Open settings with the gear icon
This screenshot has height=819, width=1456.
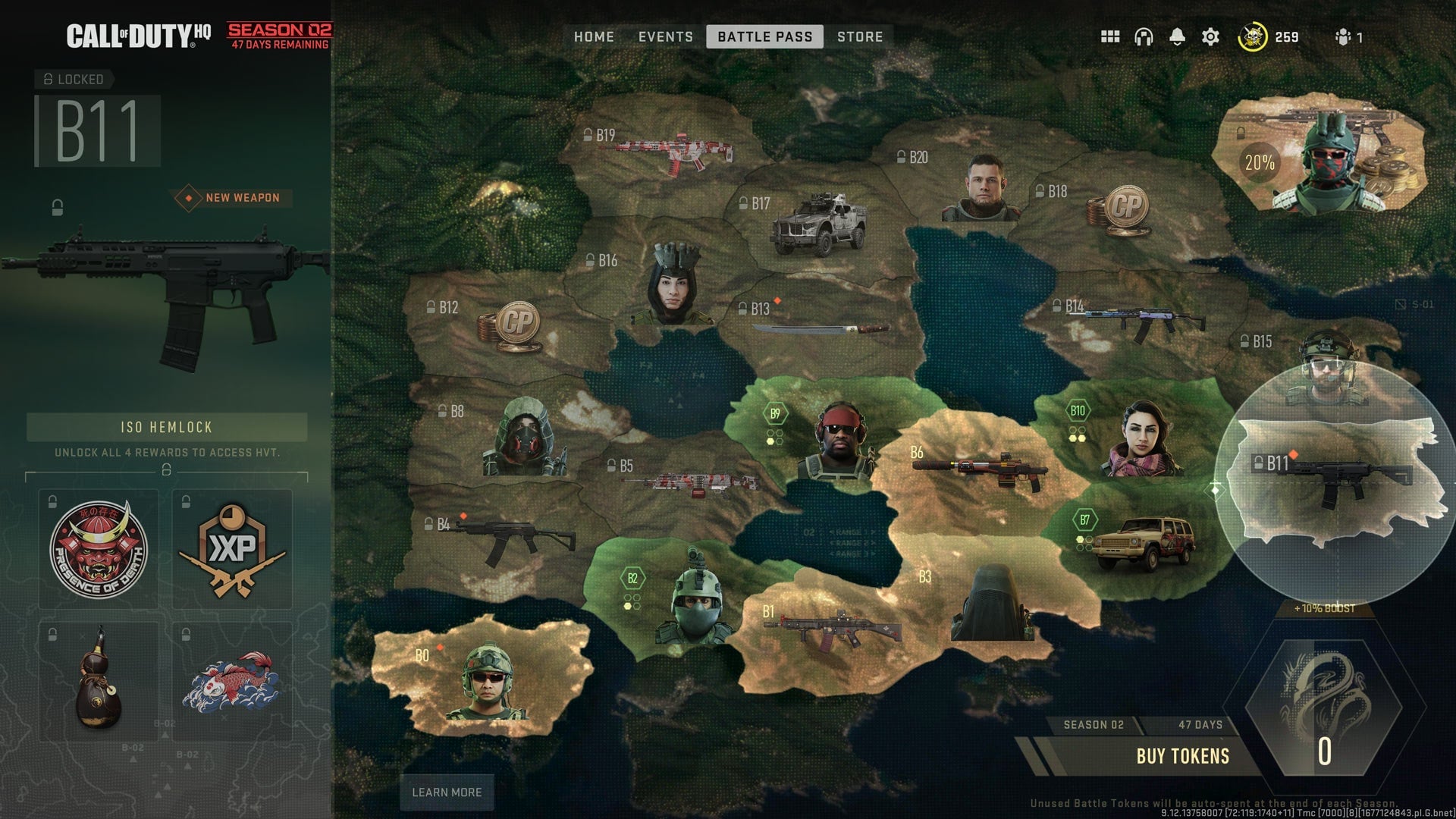coord(1211,36)
